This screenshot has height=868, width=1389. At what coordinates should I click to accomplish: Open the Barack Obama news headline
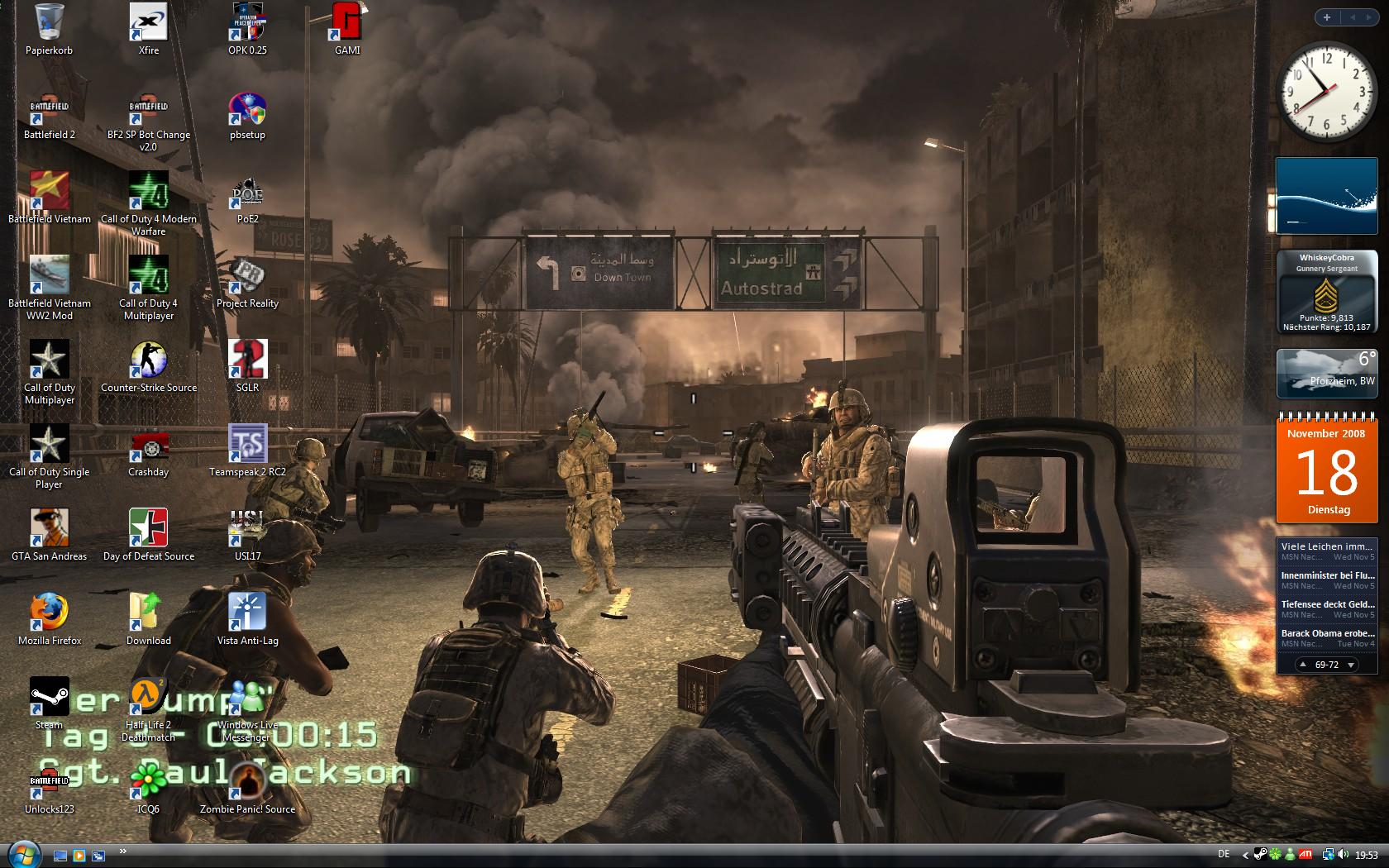tap(1328, 633)
